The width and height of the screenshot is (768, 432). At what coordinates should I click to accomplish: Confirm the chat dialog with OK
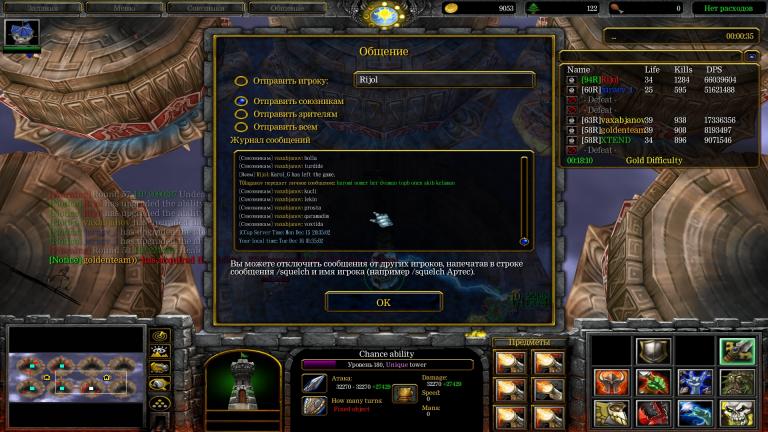[383, 301]
